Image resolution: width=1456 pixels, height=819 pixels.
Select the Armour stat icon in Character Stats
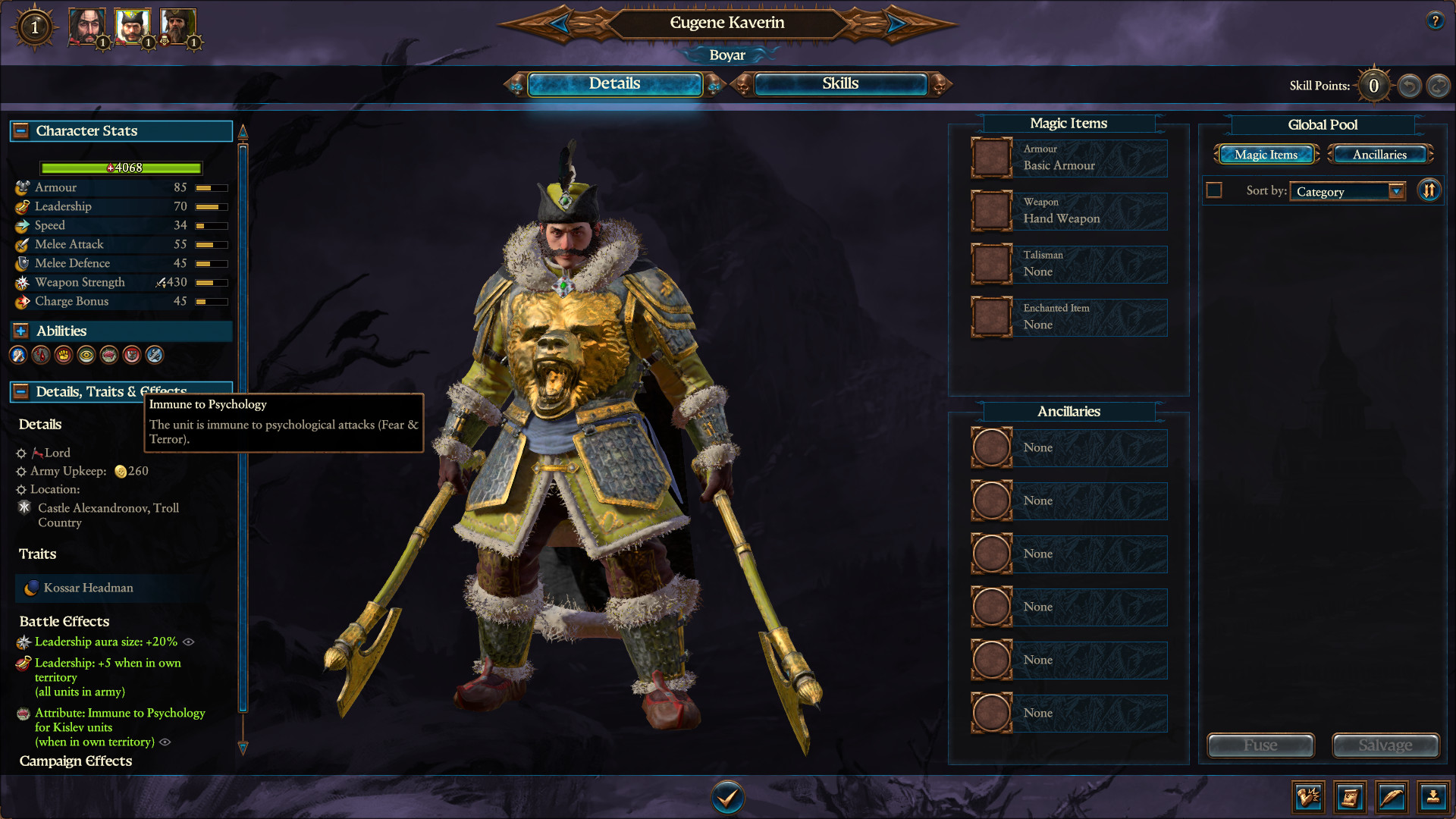[21, 187]
